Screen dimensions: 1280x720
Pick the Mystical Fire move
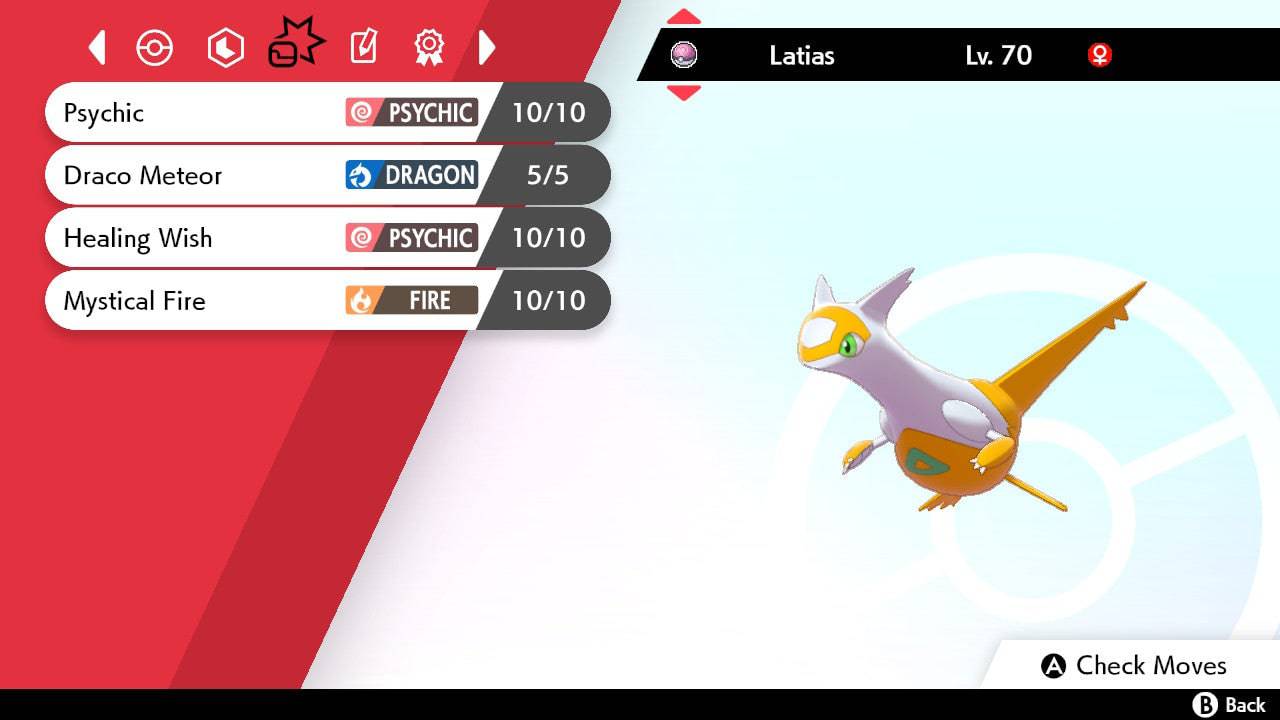(327, 301)
